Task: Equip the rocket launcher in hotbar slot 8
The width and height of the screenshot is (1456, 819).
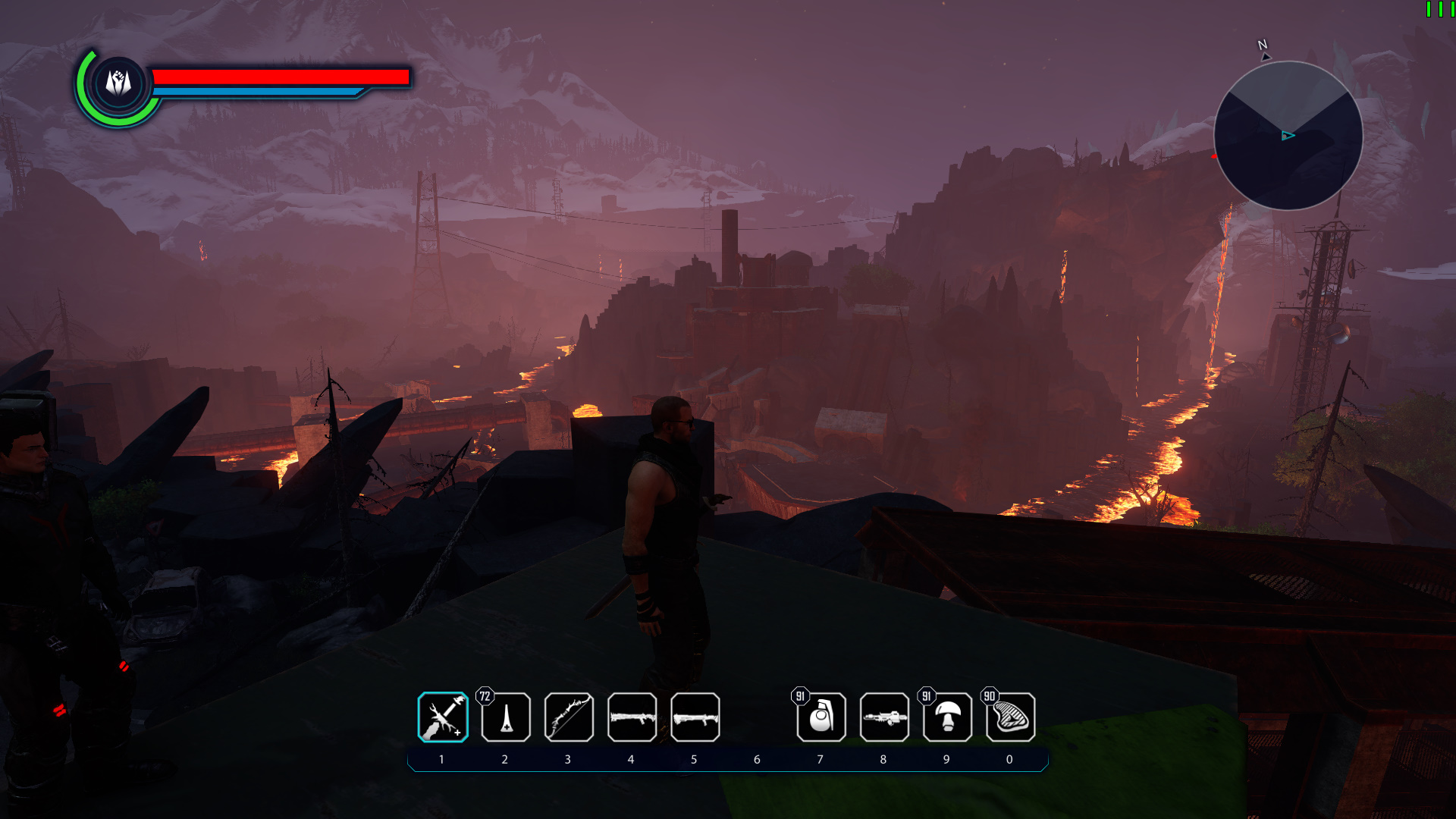Action: (883, 716)
